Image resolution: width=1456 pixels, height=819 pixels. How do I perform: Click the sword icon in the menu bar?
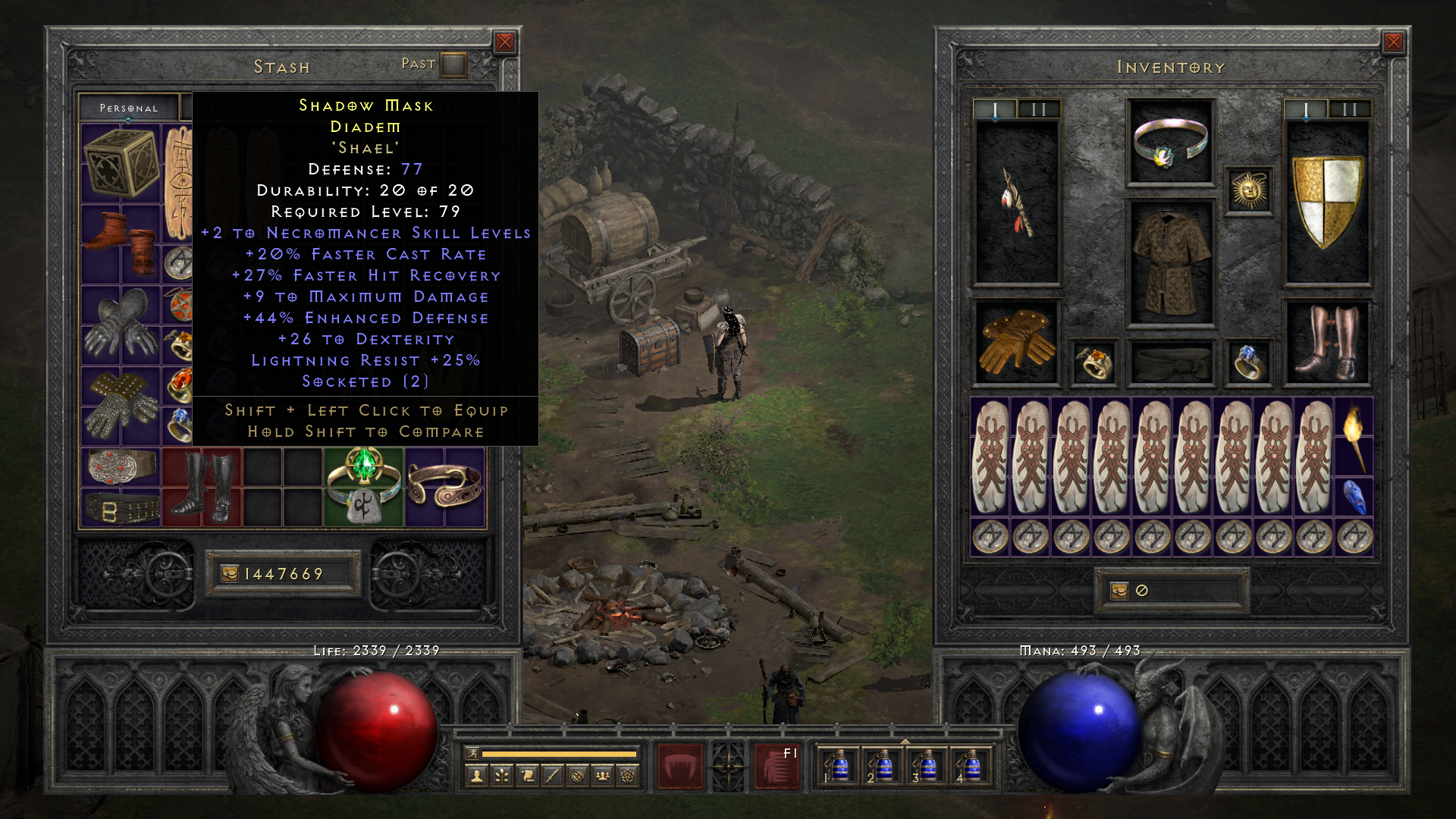[552, 775]
